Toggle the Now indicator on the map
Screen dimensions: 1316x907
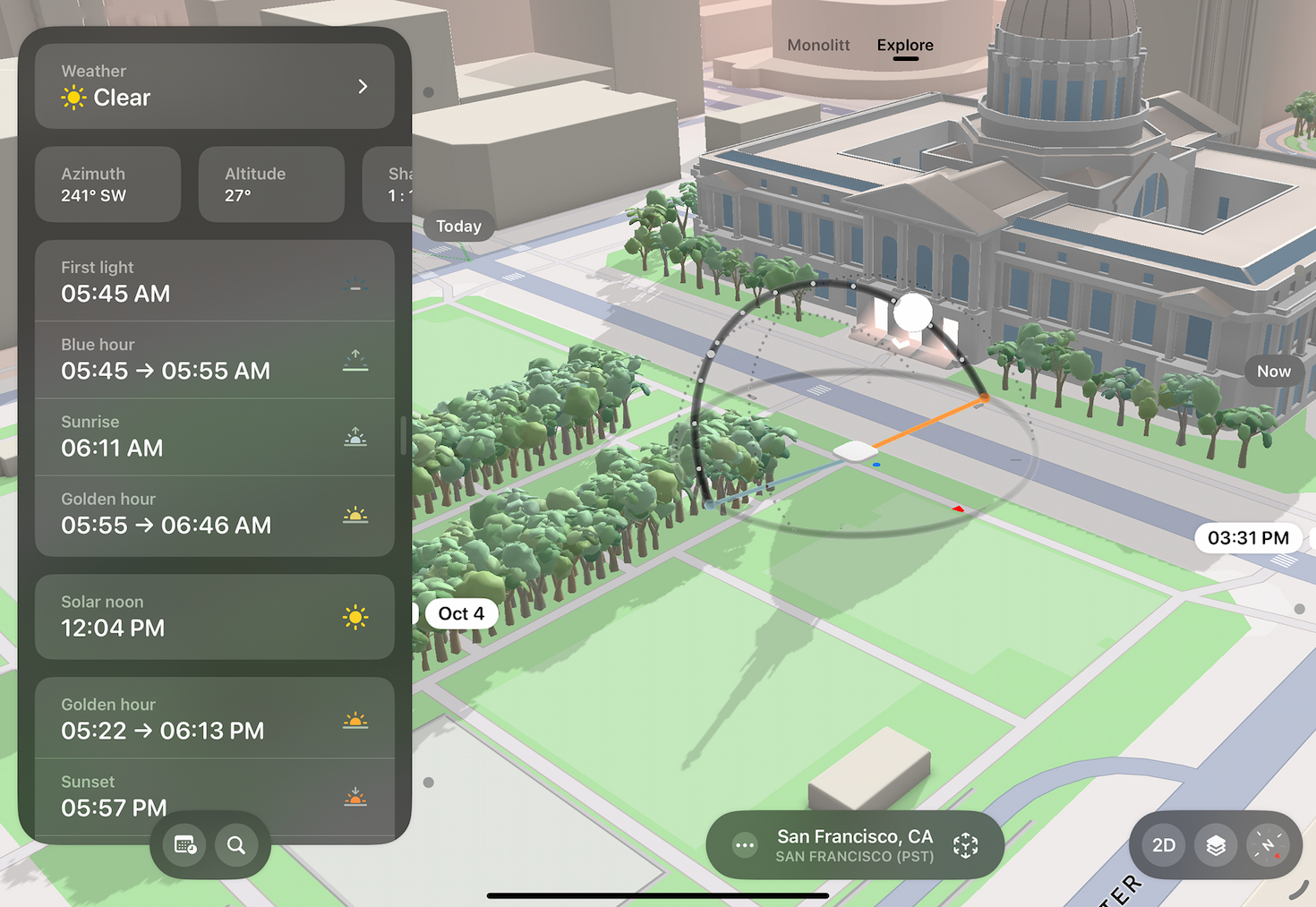pos(1273,371)
